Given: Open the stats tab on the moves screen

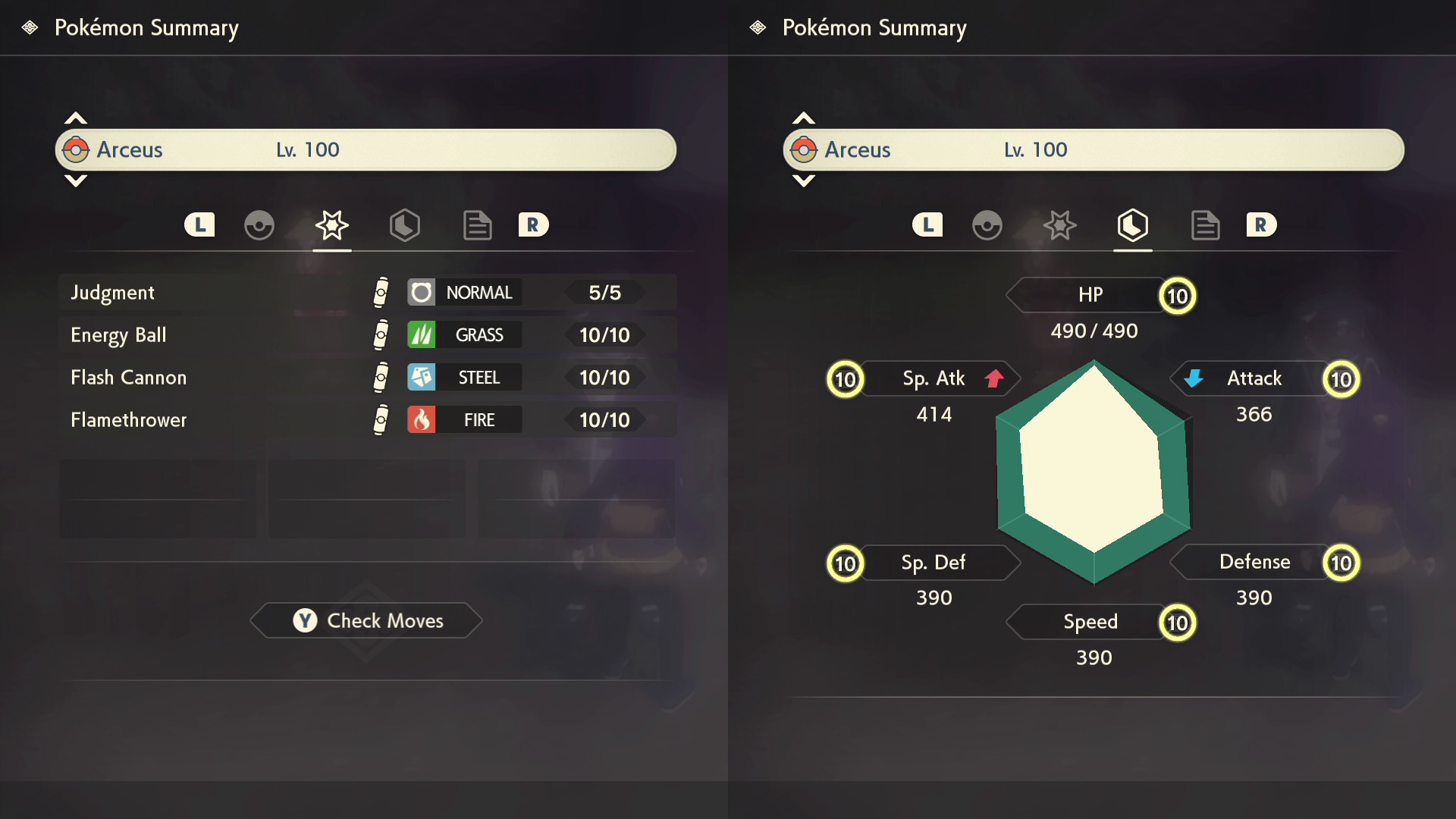Looking at the screenshot, I should pyautogui.click(x=404, y=225).
